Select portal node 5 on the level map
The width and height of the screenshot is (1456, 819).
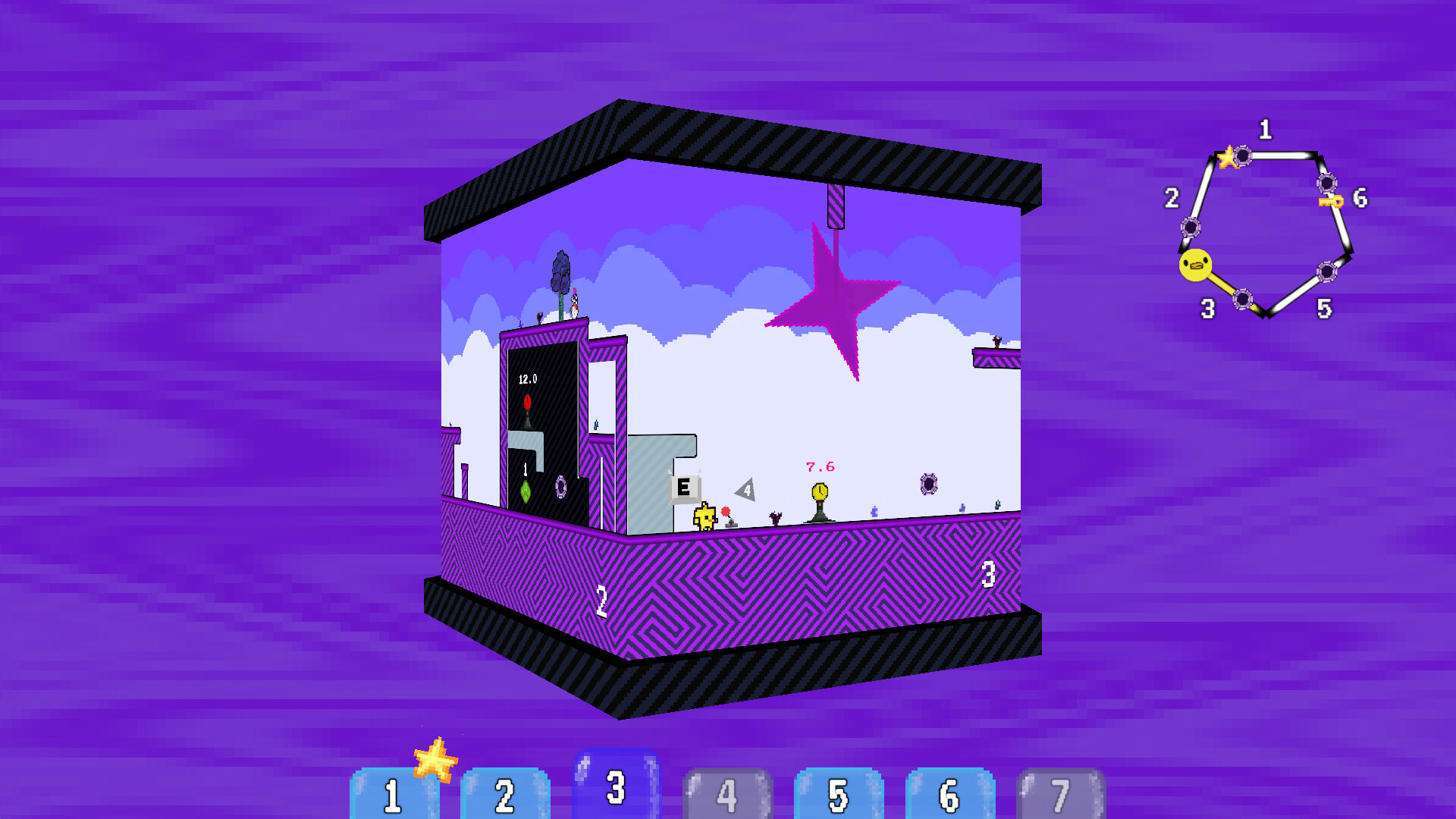click(x=1327, y=271)
